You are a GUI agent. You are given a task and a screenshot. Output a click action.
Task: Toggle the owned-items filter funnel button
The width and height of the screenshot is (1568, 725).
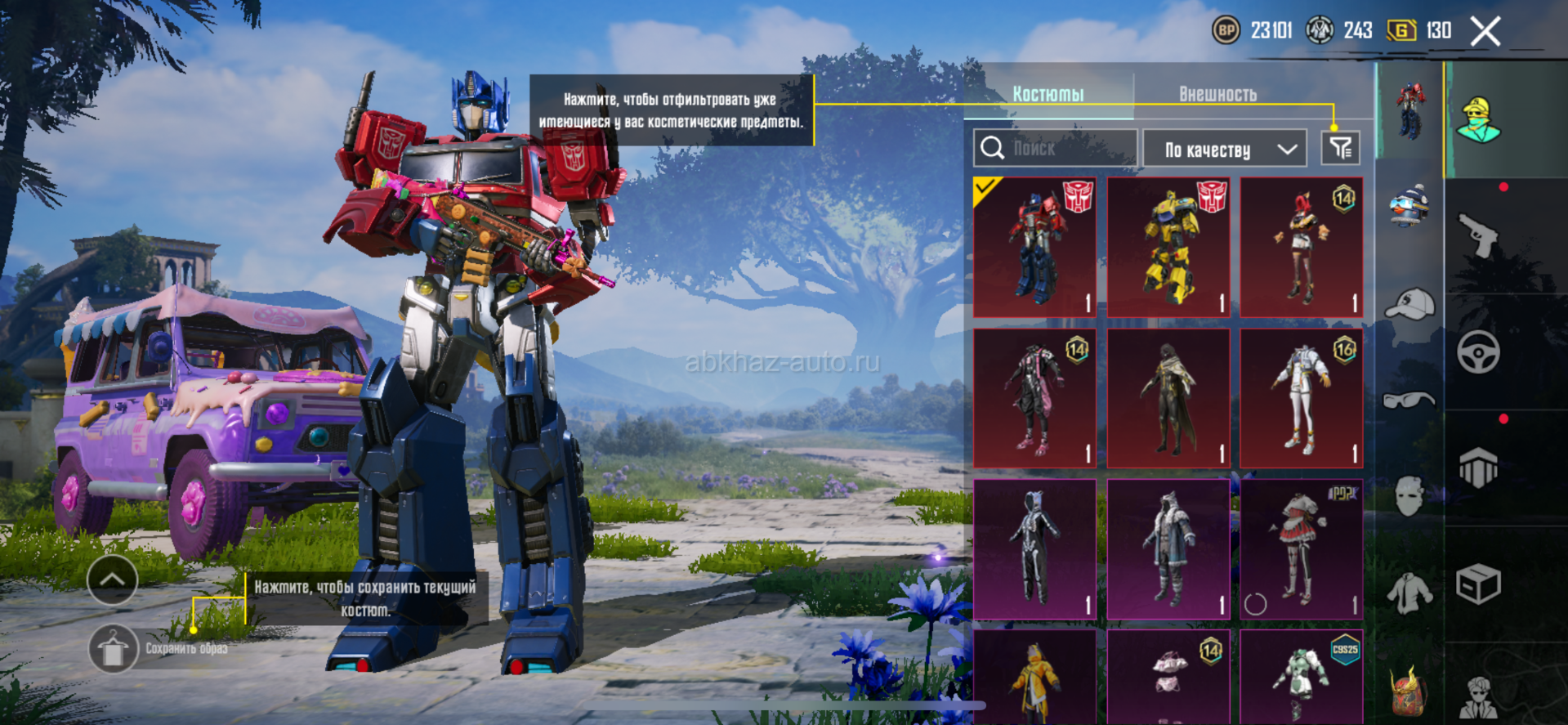(x=1340, y=149)
